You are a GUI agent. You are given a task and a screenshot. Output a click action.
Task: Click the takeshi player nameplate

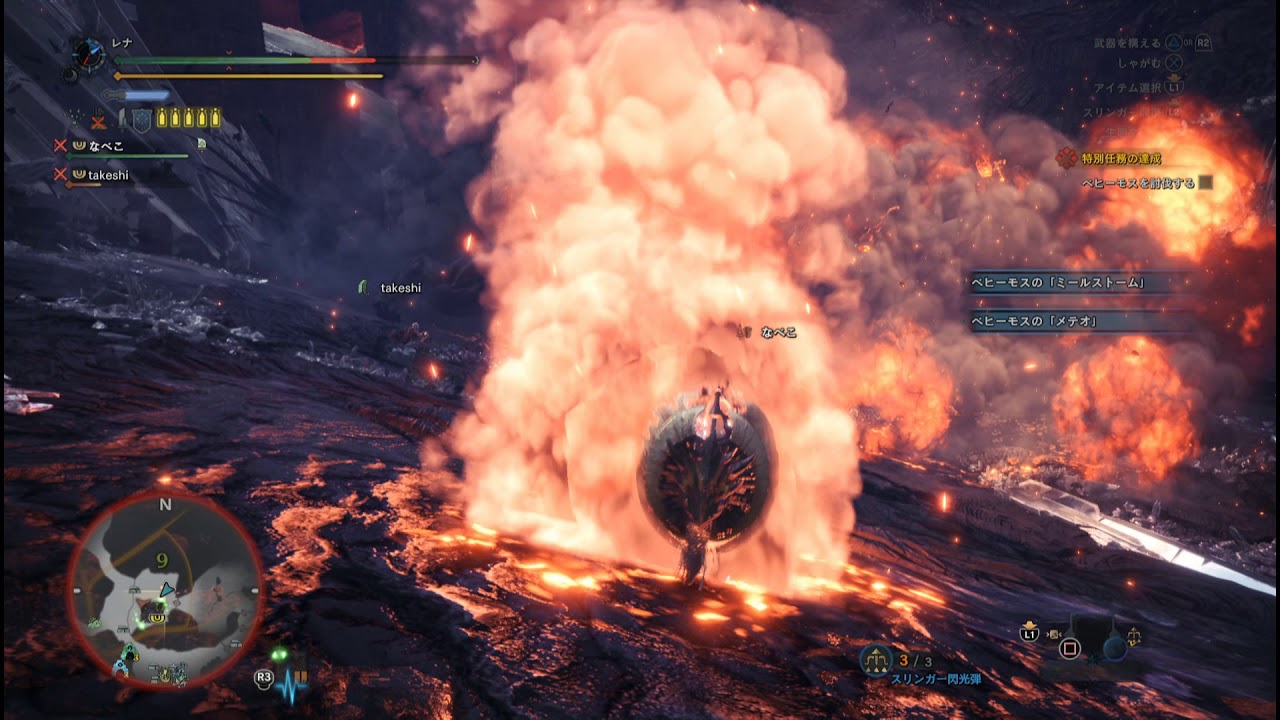[400, 288]
